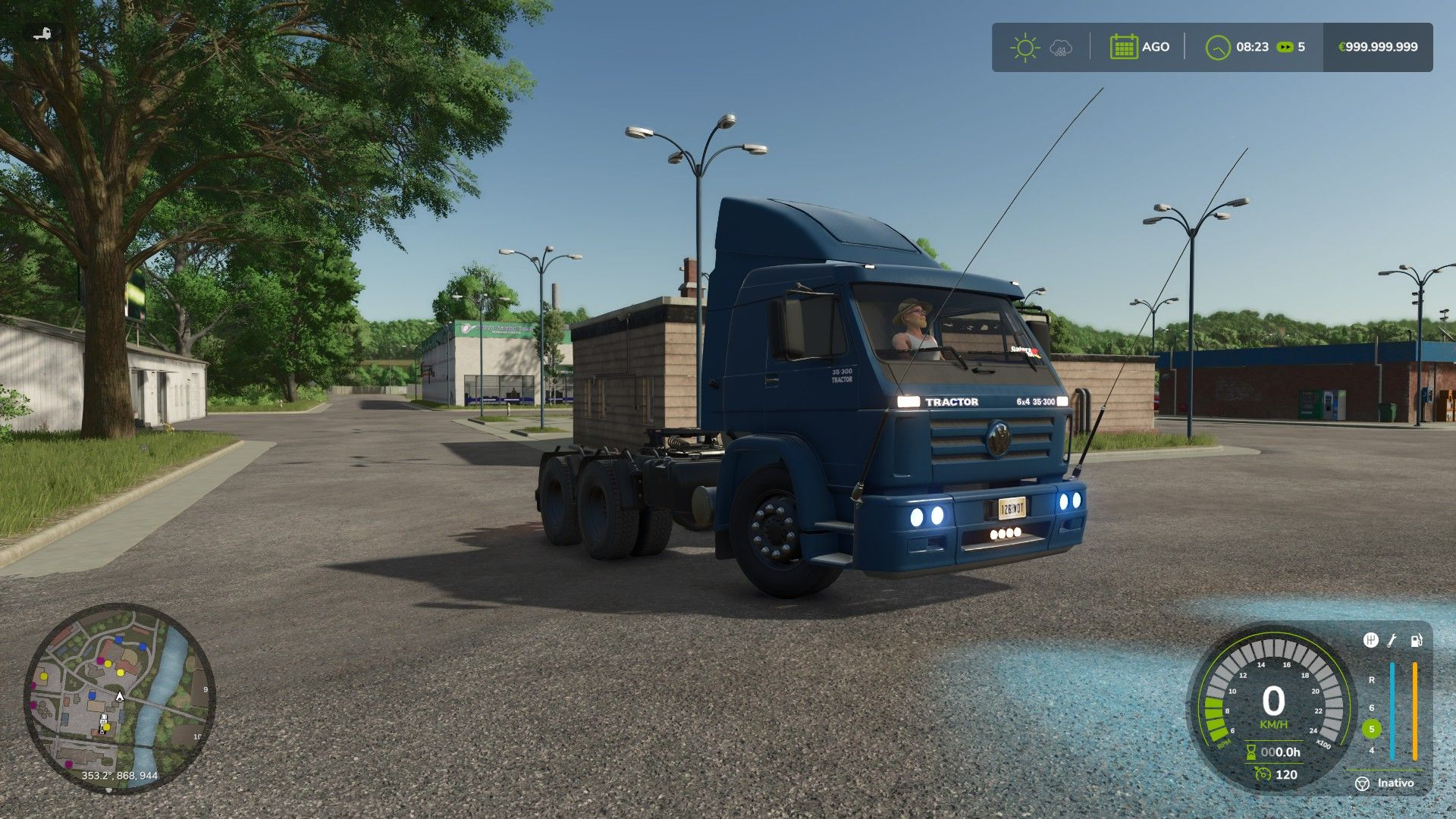Click the fuel pump icon on the gauge panel
This screenshot has width=1456, height=819.
click(x=1416, y=641)
